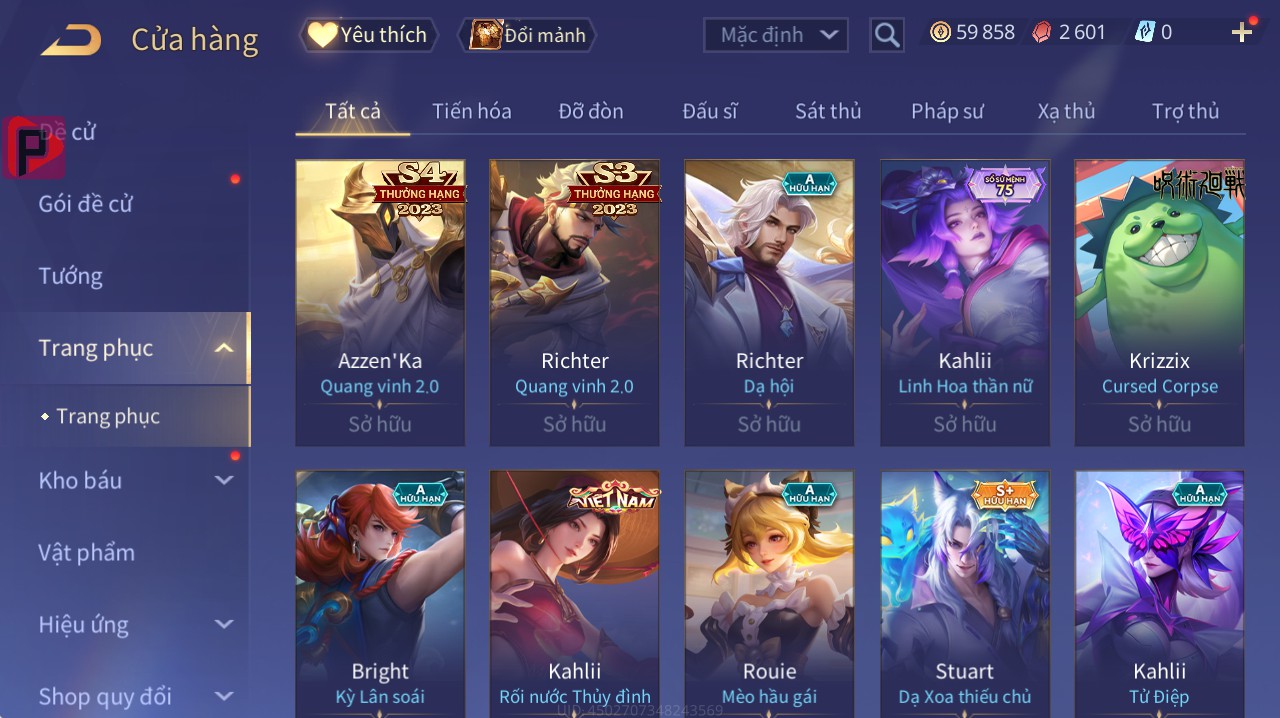The width and height of the screenshot is (1280, 718).
Task: Open Gói đề cử in sidebar
Action: click(x=86, y=204)
